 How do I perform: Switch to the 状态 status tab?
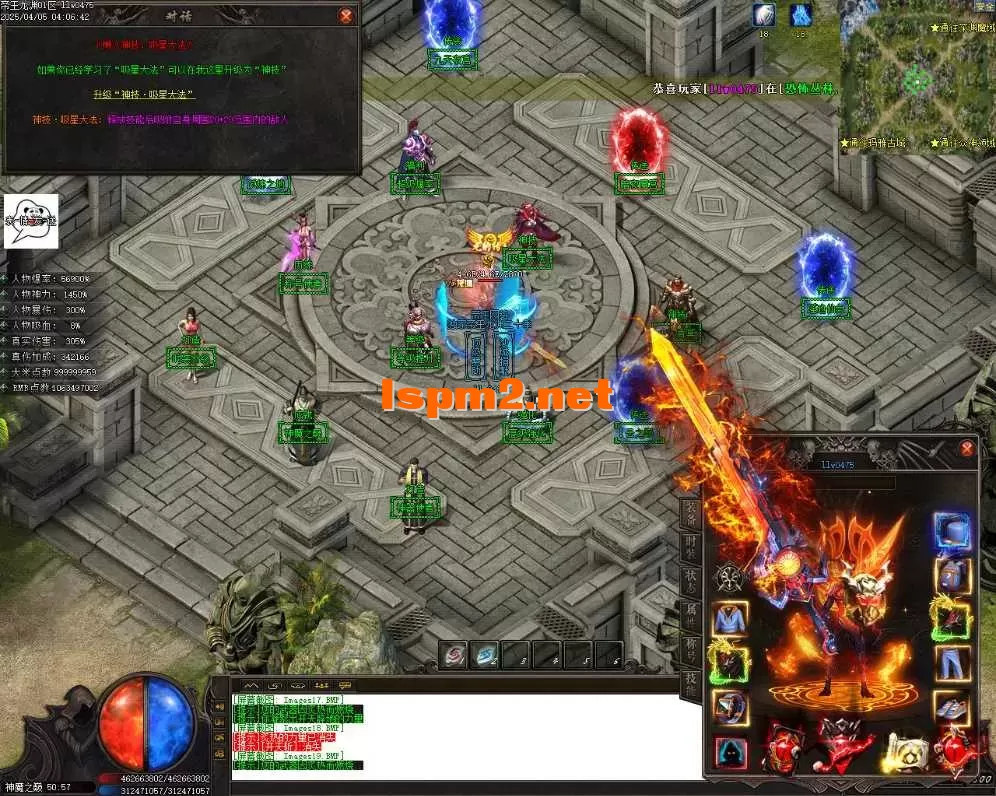point(691,580)
